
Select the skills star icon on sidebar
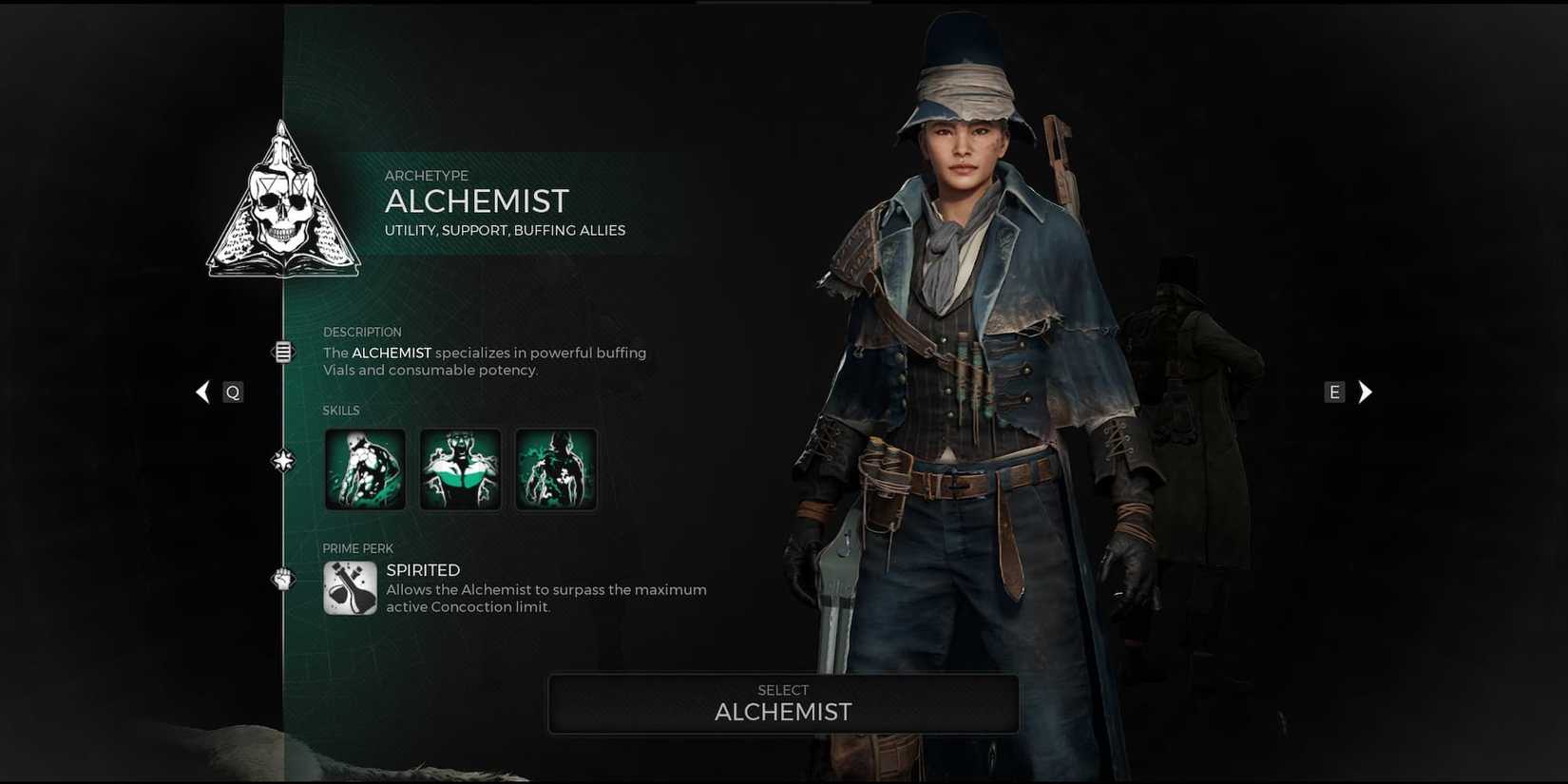283,459
